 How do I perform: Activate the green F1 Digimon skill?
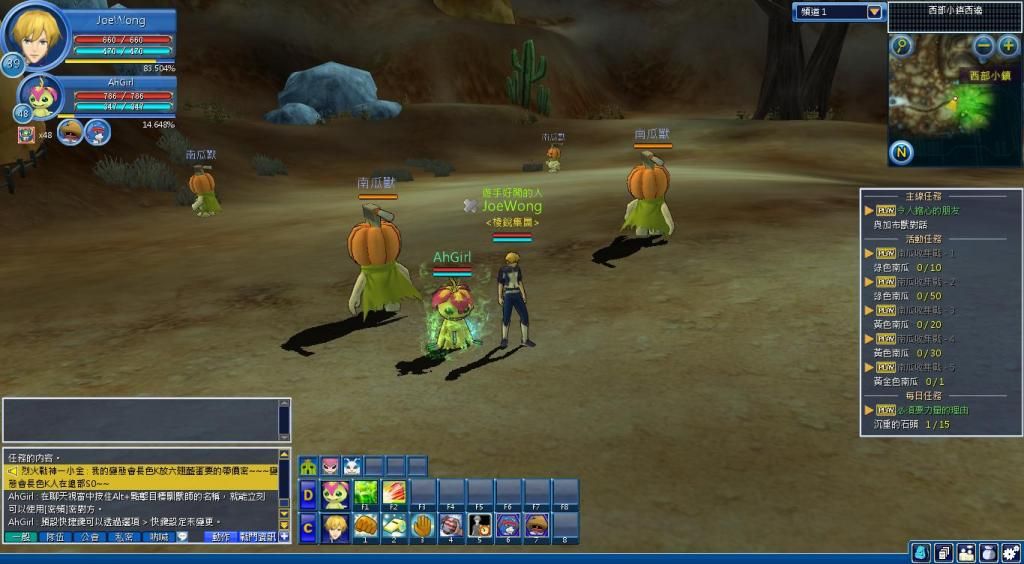click(367, 493)
